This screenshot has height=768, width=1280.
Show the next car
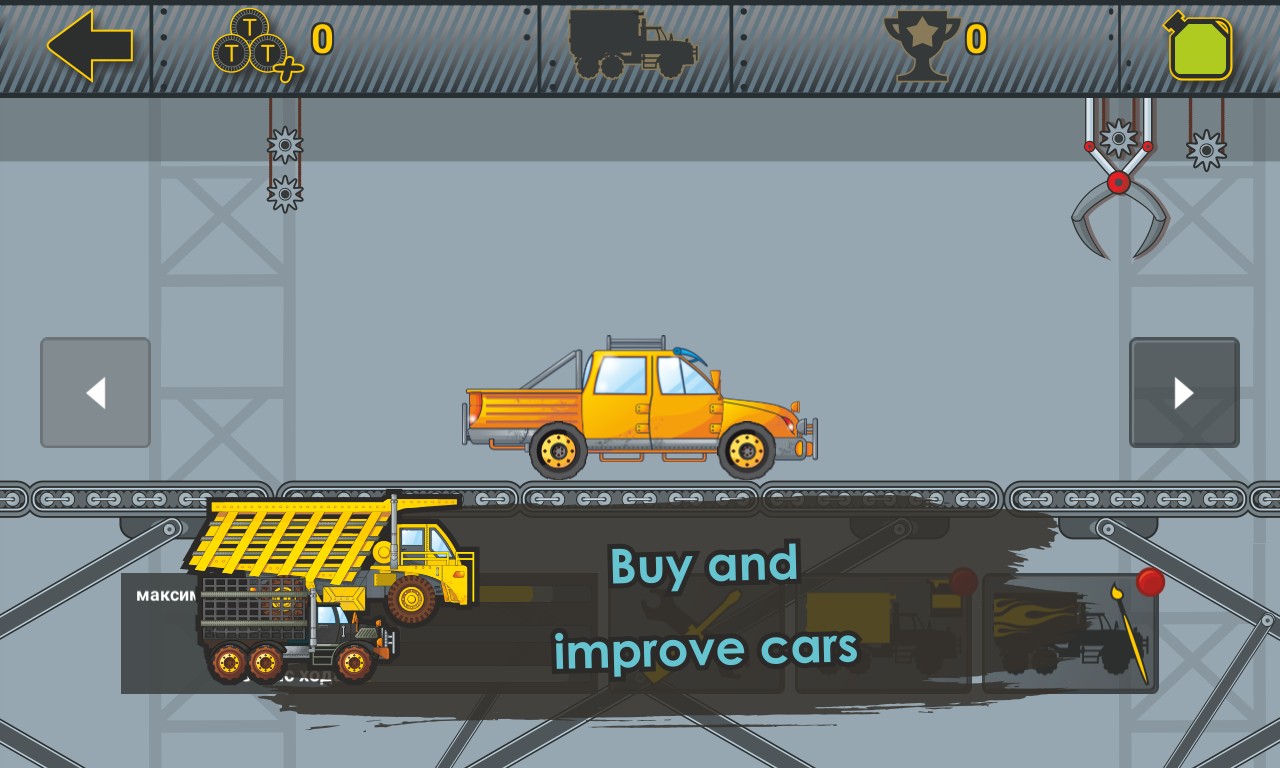pos(1184,393)
